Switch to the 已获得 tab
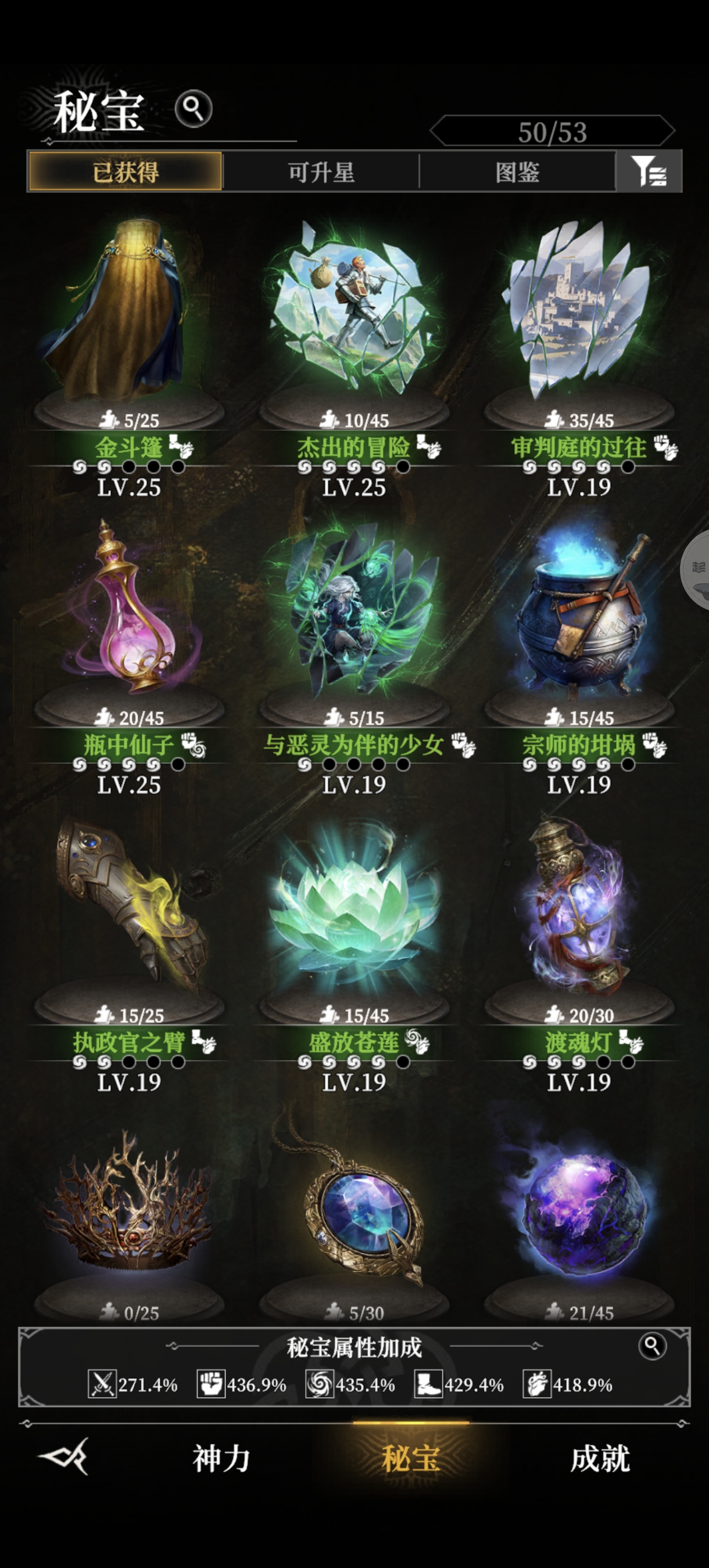Screen dimensions: 709x1568 tap(126, 172)
